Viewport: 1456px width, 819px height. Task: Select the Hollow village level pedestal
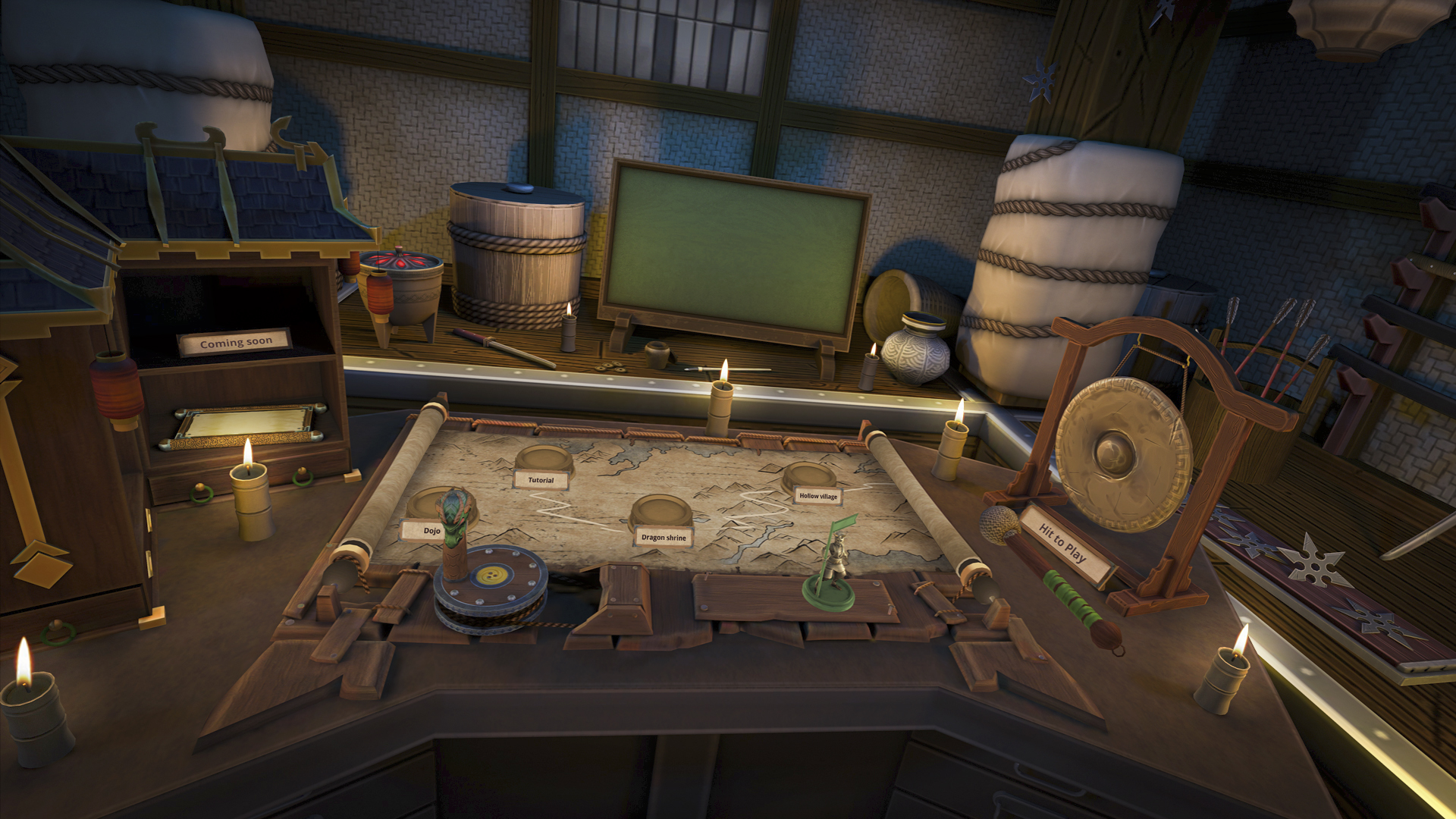tap(809, 476)
